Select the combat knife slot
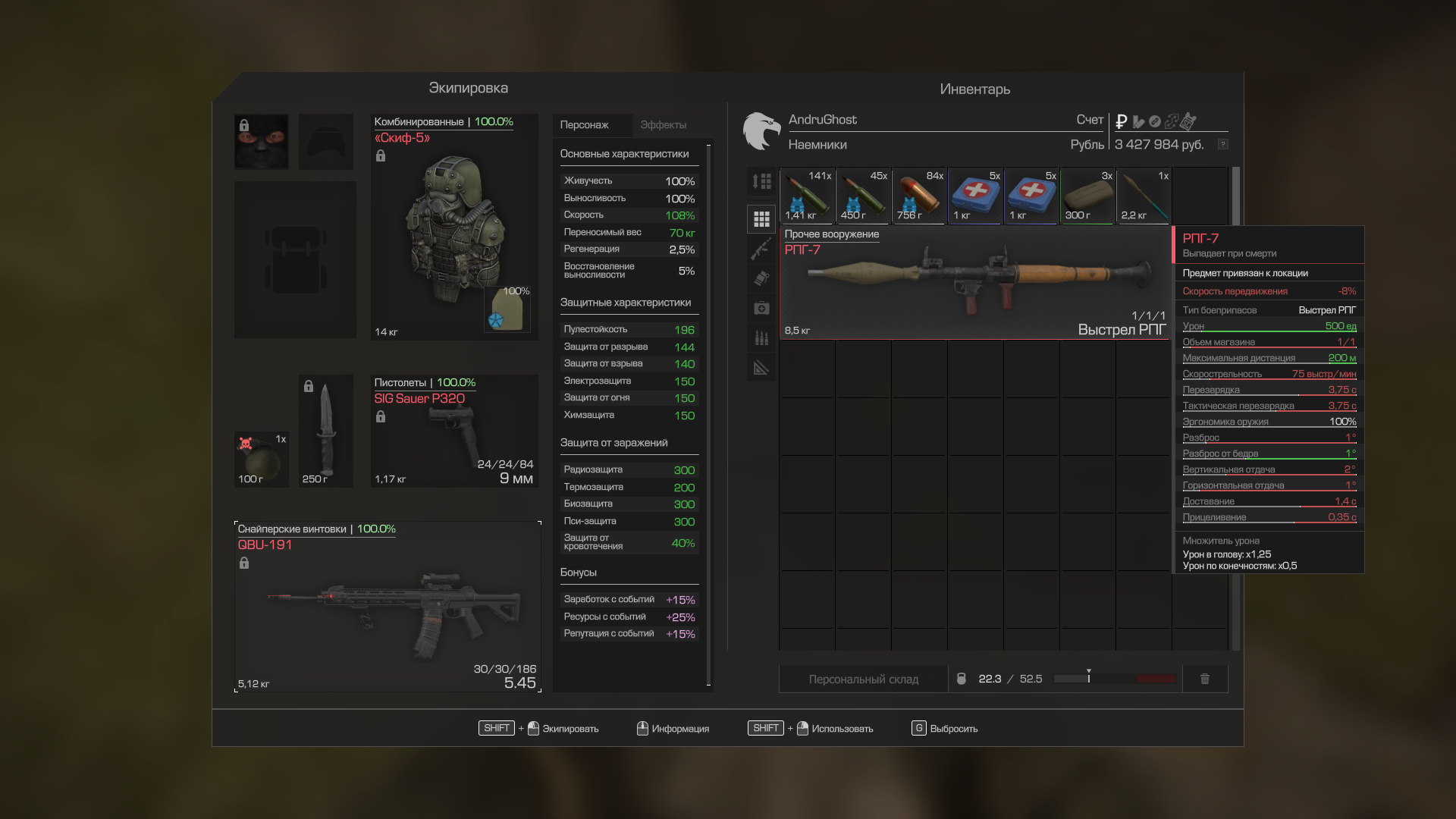 coord(326,431)
